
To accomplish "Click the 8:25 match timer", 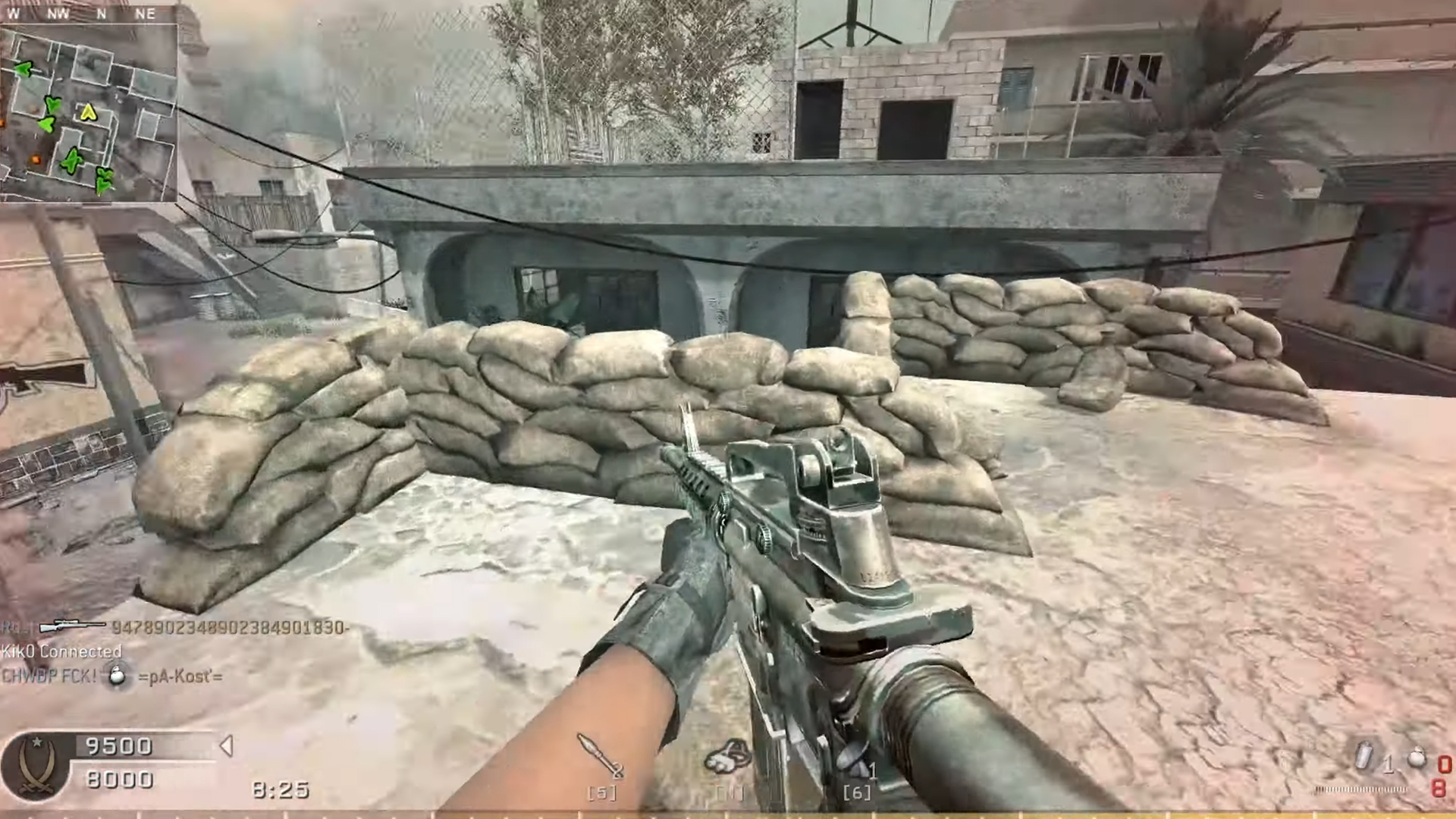I will click(x=281, y=789).
